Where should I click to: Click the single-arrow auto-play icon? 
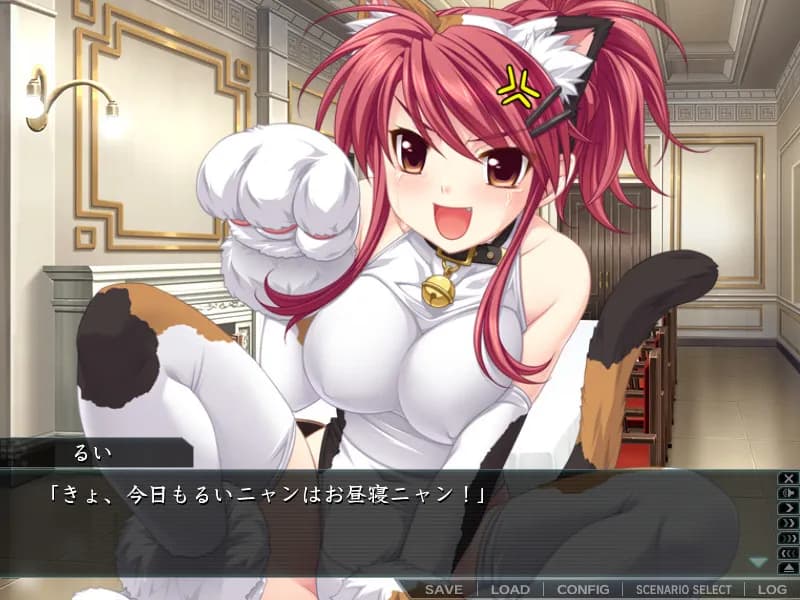tap(788, 508)
